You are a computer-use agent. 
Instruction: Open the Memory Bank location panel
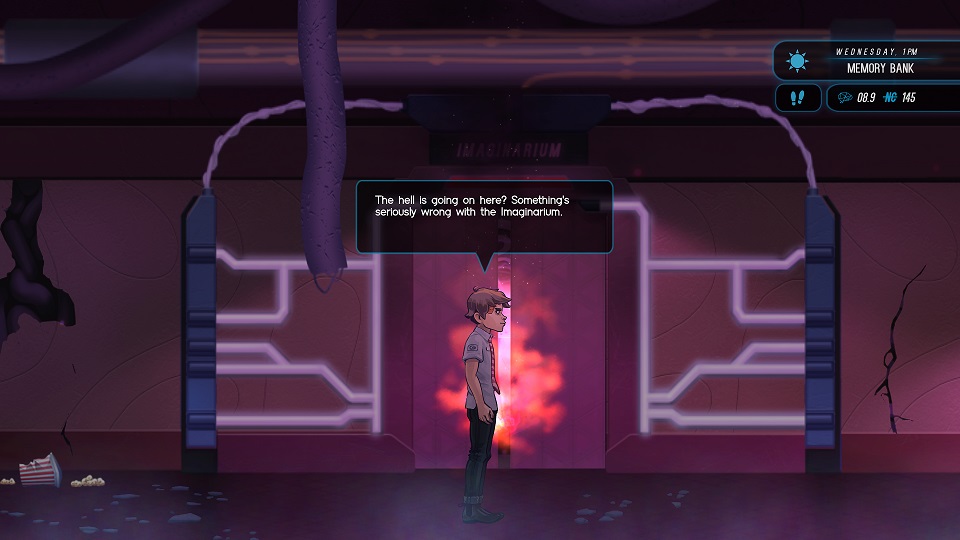(866, 61)
